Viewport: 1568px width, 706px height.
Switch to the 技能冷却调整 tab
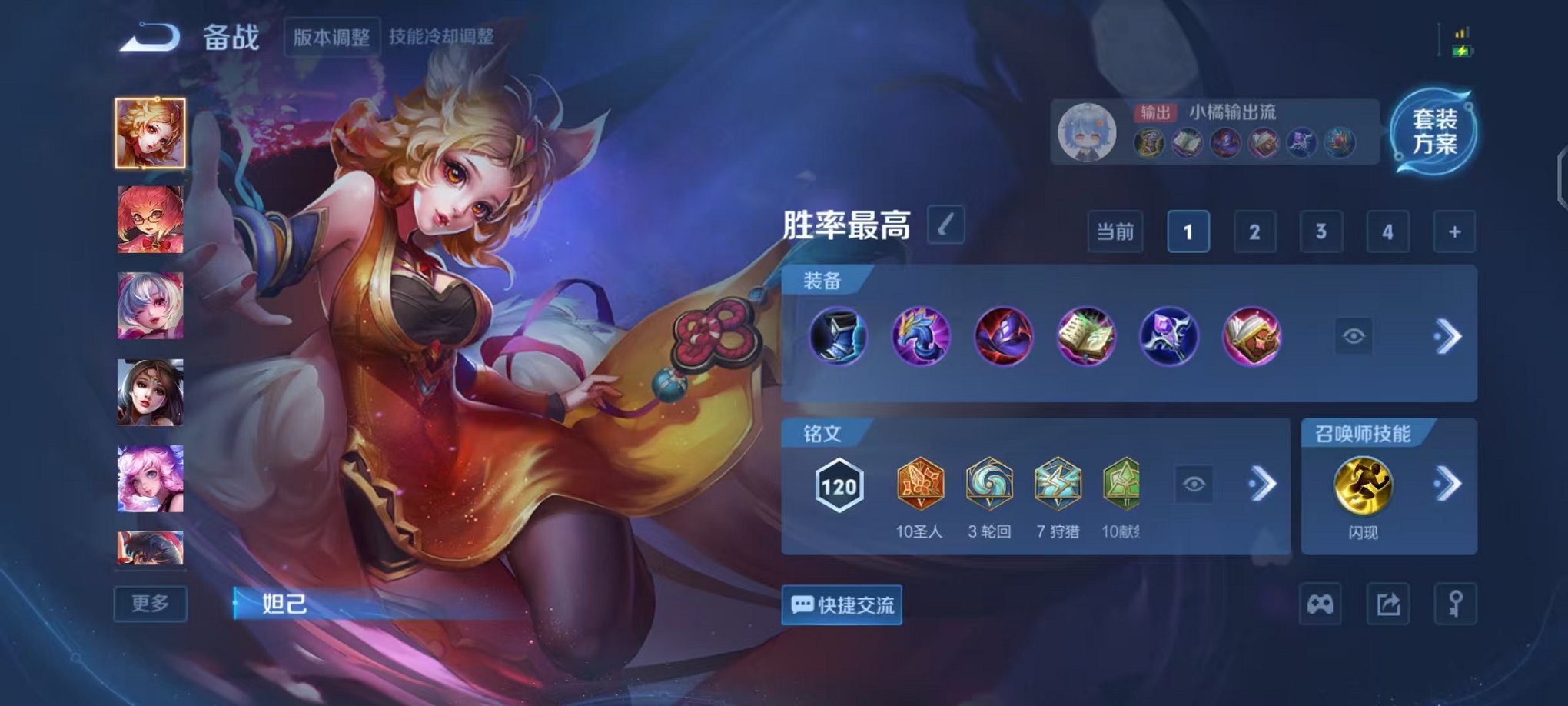click(x=443, y=34)
